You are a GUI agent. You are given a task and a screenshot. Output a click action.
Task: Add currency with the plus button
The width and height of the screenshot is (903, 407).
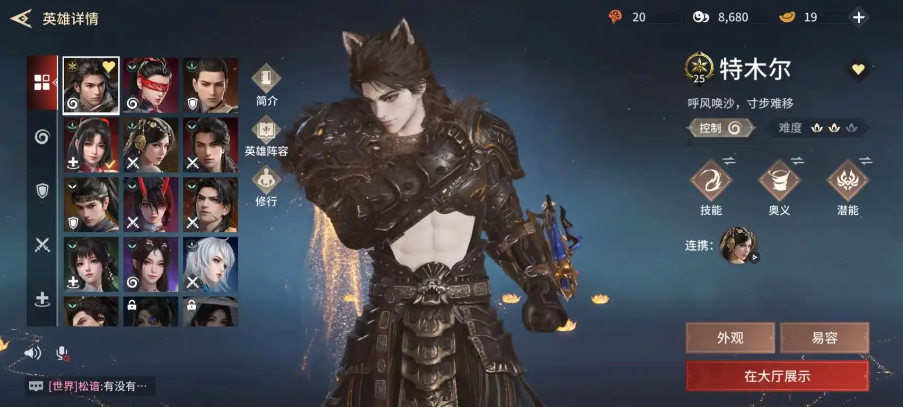(x=858, y=17)
